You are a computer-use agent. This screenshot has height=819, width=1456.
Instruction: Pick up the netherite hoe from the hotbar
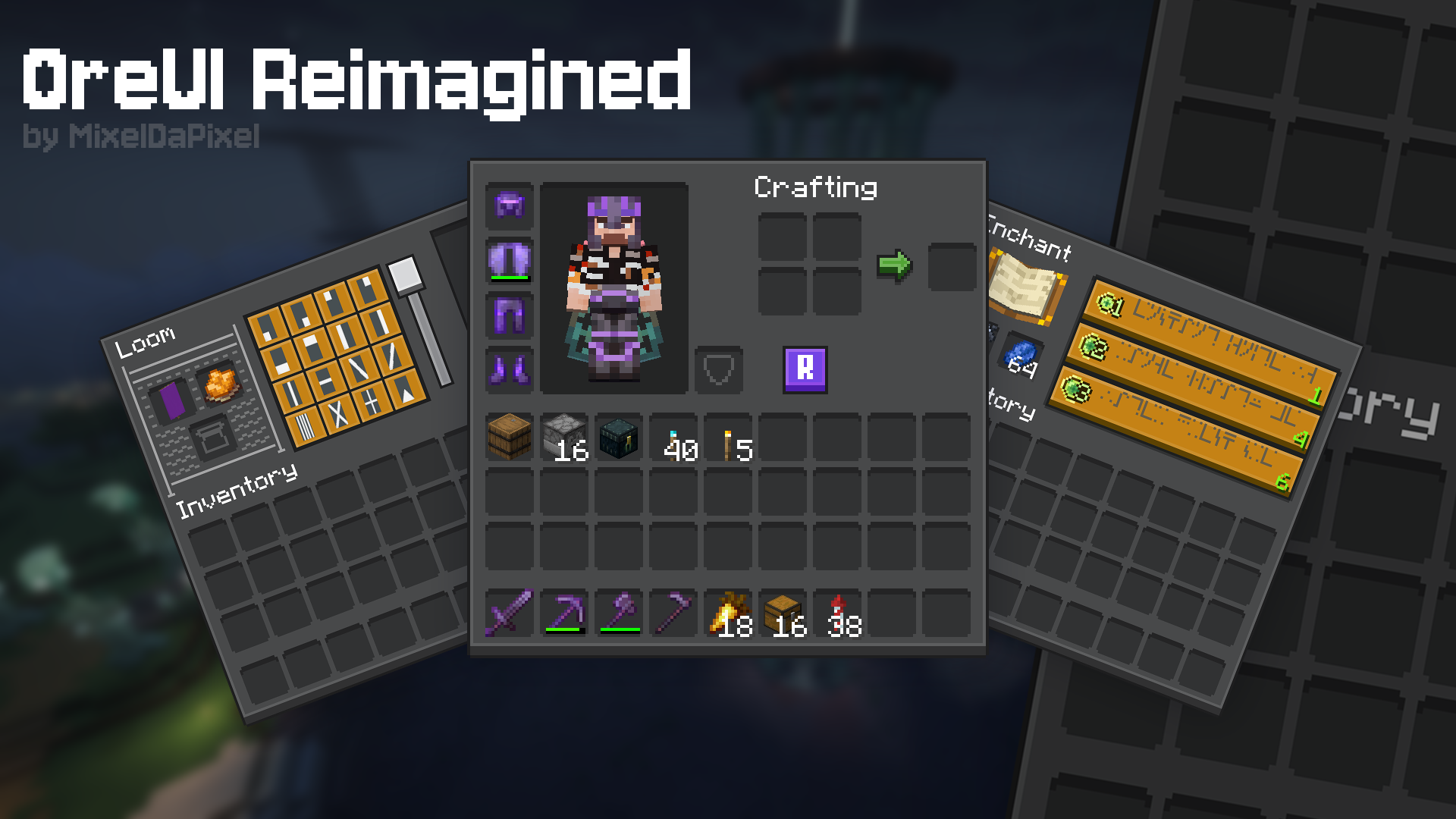click(x=677, y=610)
